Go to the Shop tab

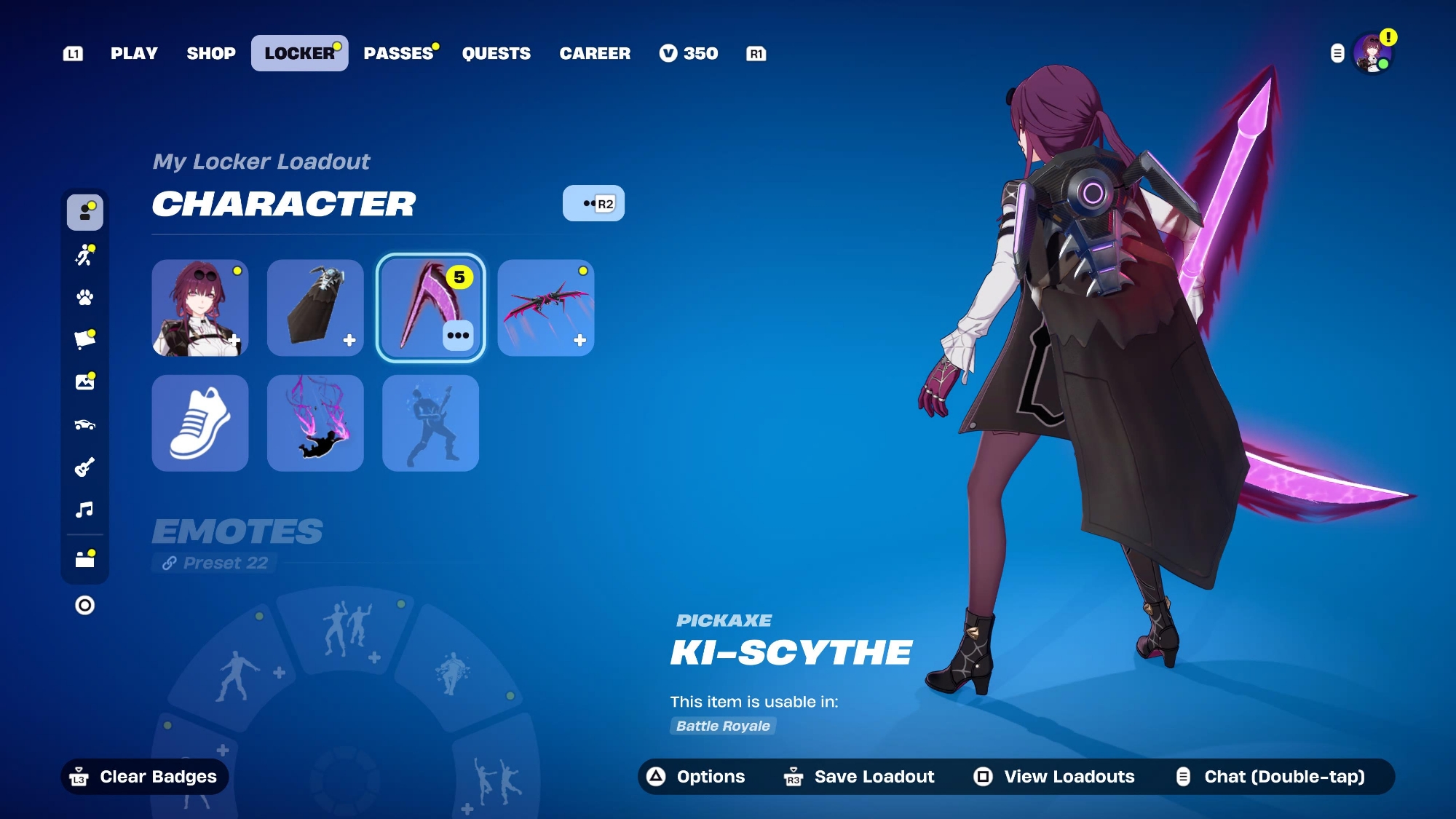(x=211, y=53)
